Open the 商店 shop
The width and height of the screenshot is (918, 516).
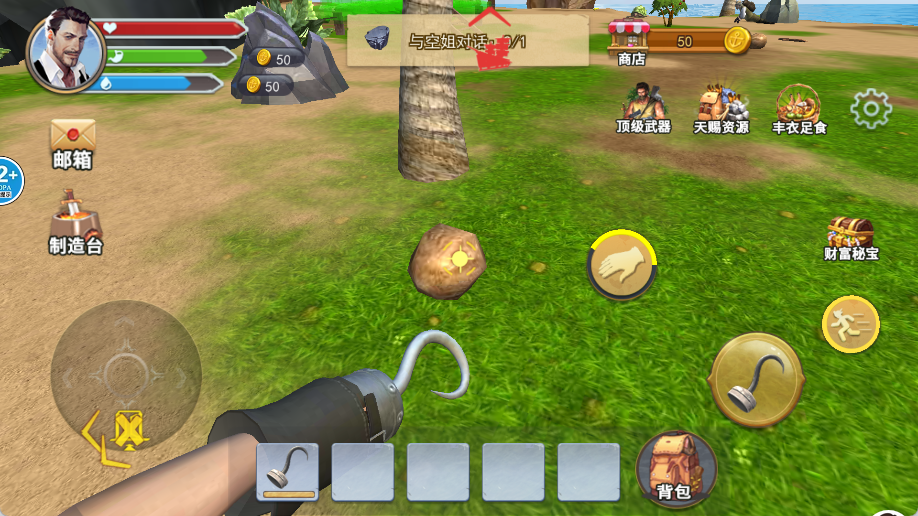point(631,44)
